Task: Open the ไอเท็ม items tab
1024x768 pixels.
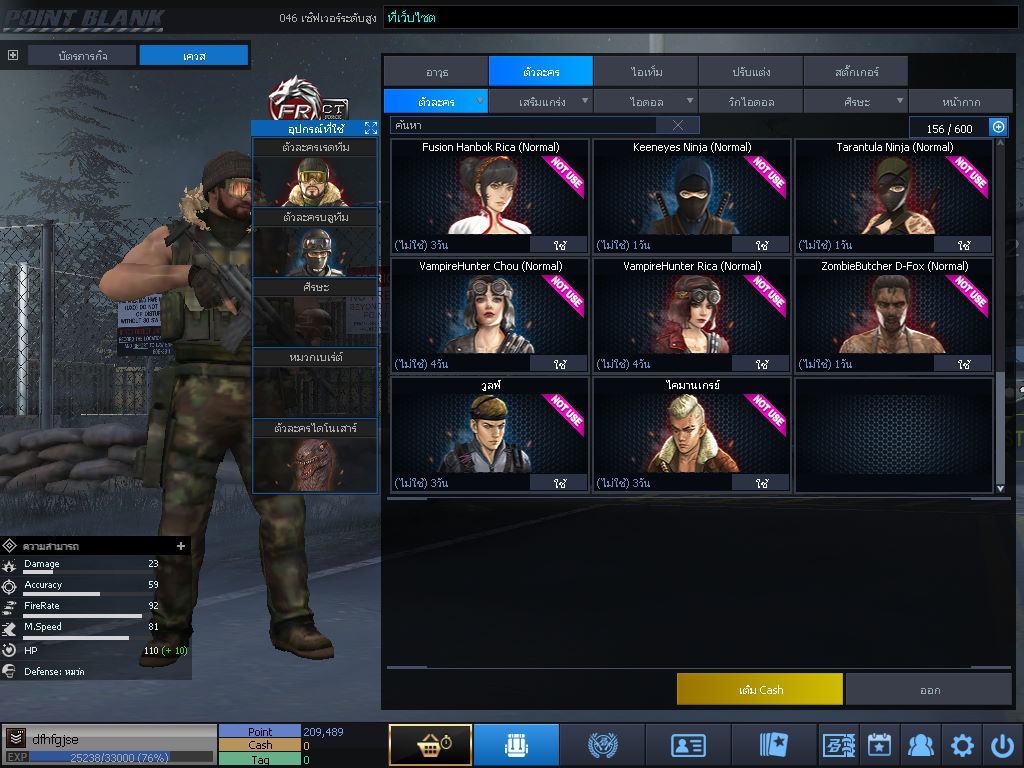Action: [646, 72]
